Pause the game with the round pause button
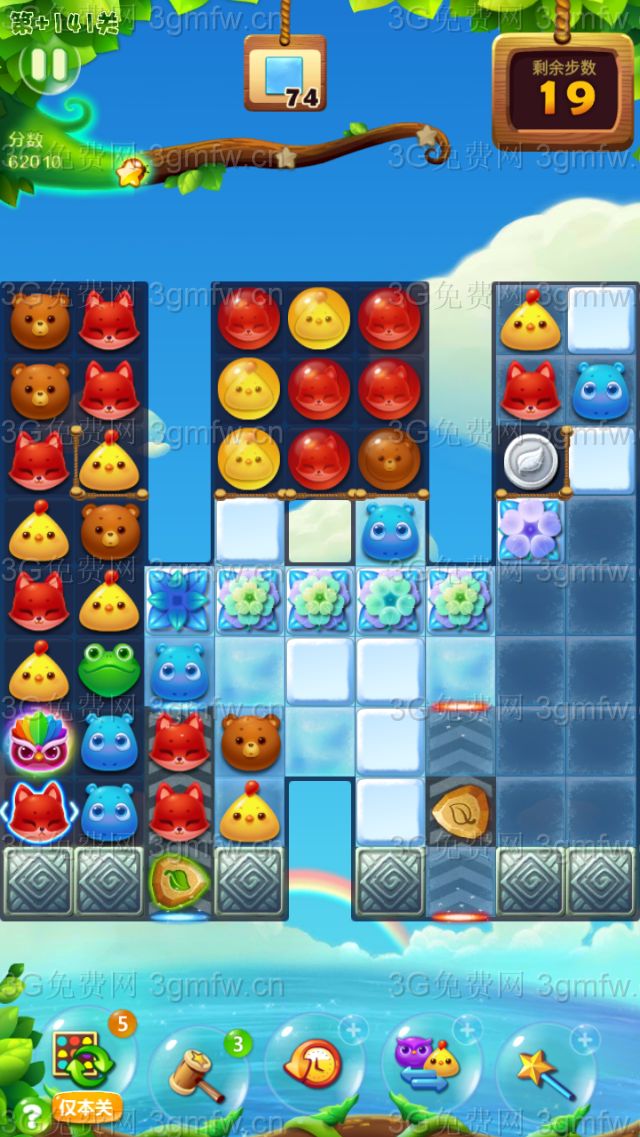The image size is (640, 1137). point(47,65)
